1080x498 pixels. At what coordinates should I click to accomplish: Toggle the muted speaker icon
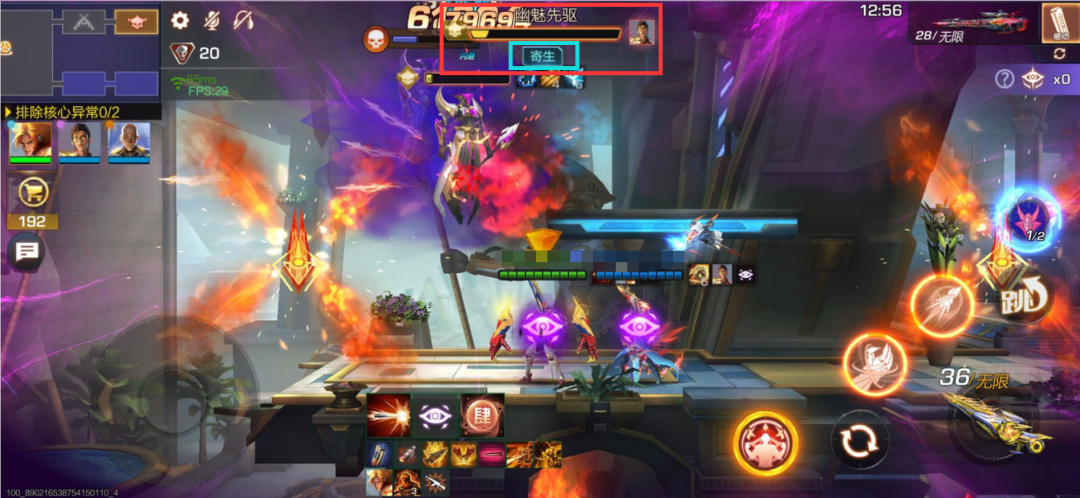click(243, 20)
